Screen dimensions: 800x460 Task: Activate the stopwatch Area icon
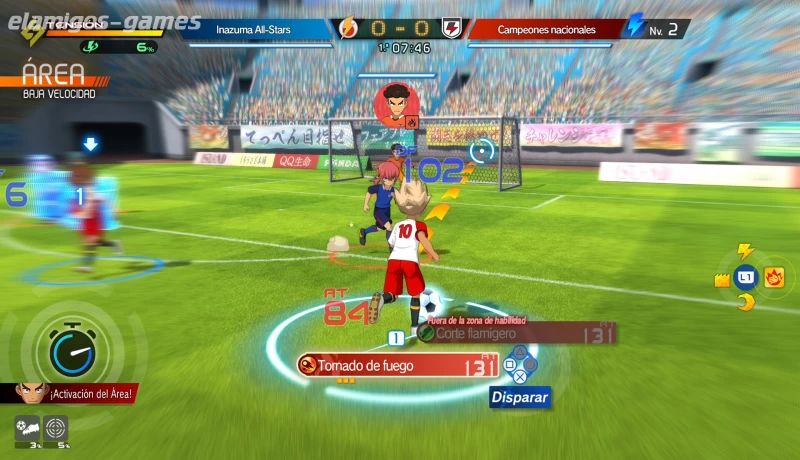click(x=66, y=346)
